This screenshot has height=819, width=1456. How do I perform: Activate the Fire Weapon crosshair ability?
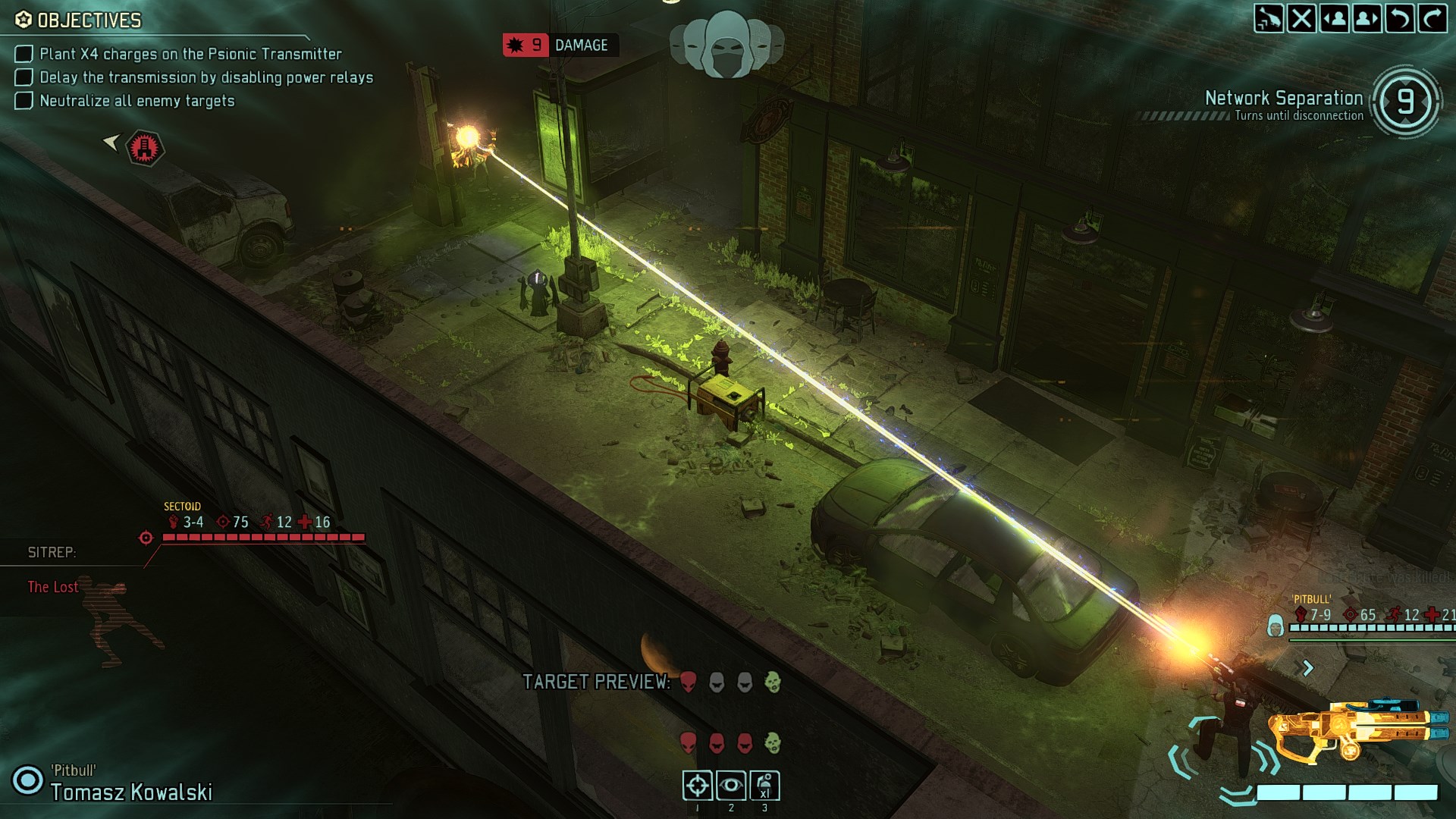coord(698,786)
